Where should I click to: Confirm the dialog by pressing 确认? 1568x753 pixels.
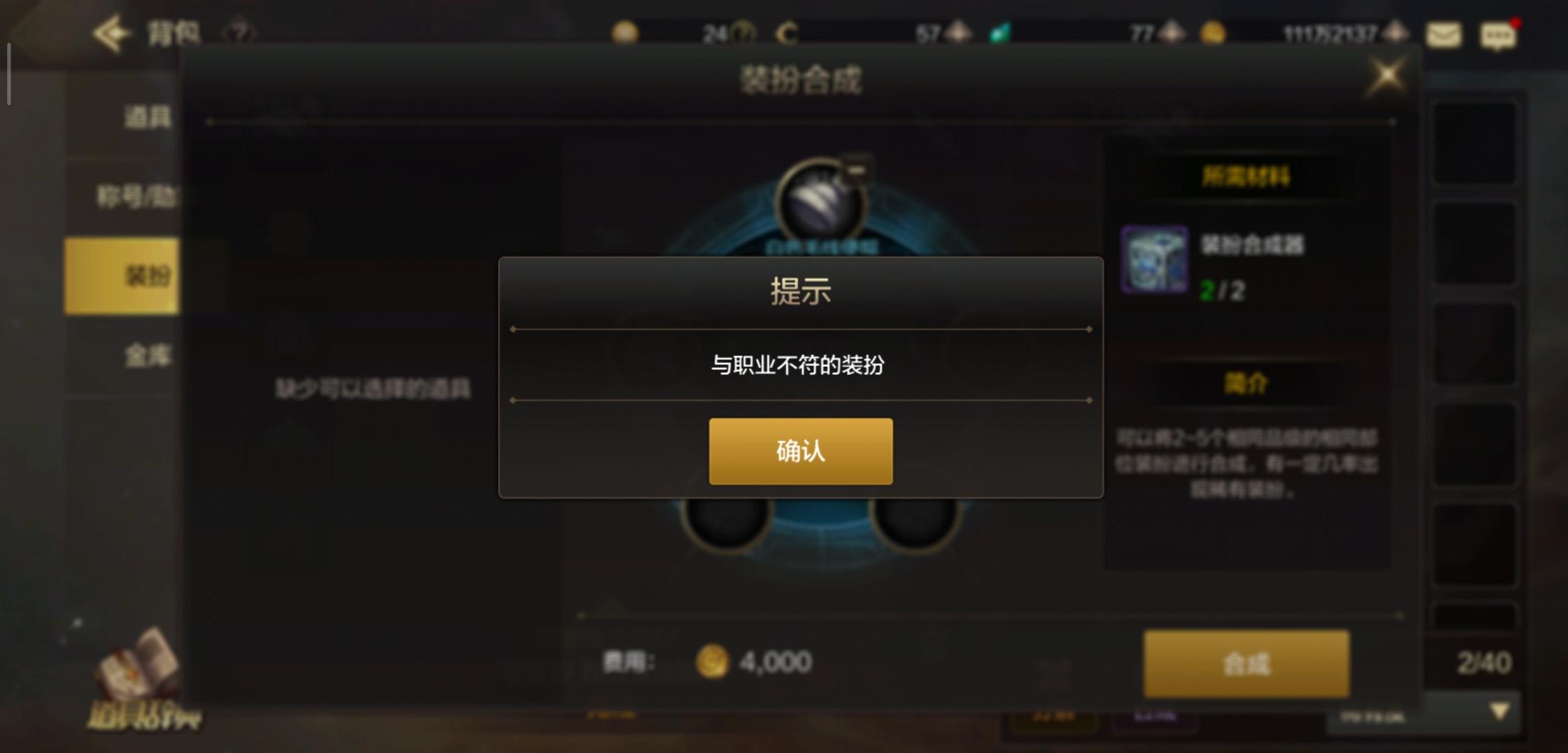pyautogui.click(x=800, y=452)
